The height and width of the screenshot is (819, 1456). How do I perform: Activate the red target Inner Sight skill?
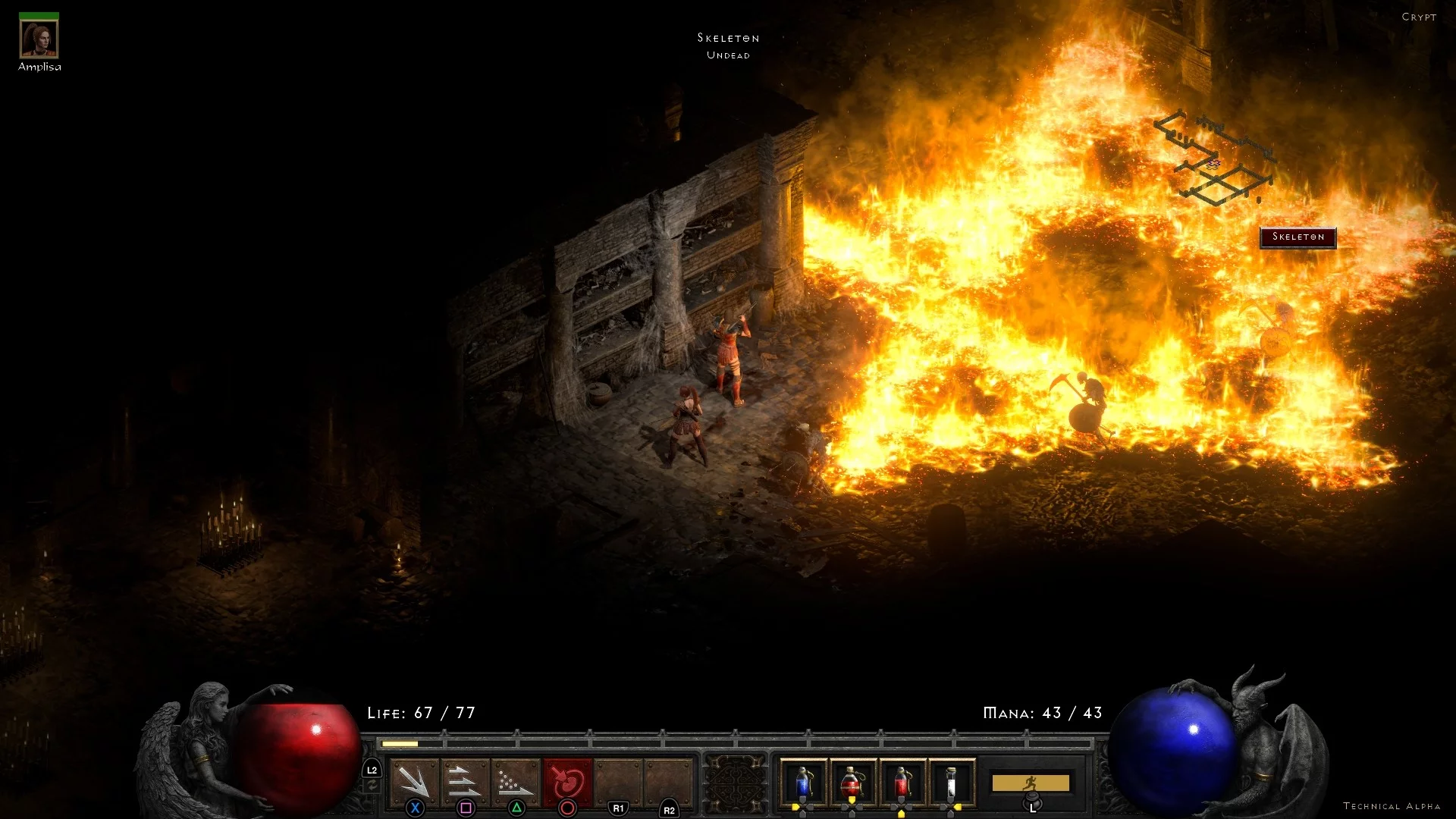(567, 782)
